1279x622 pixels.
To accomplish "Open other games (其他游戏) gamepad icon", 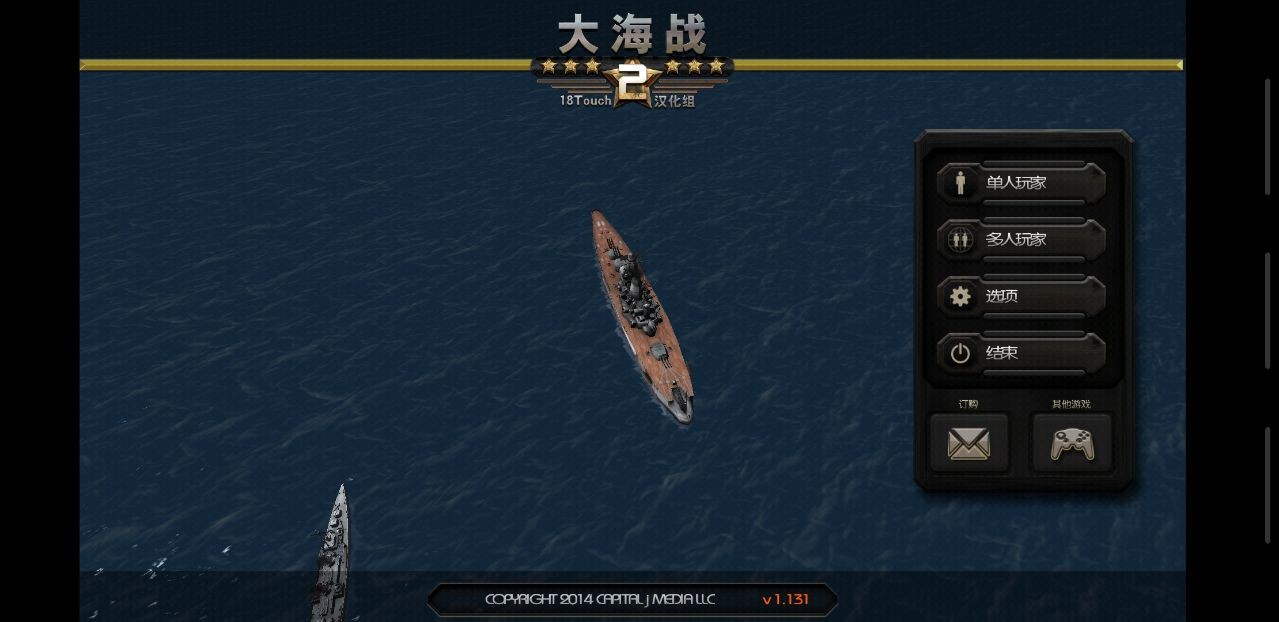I will click(1072, 443).
